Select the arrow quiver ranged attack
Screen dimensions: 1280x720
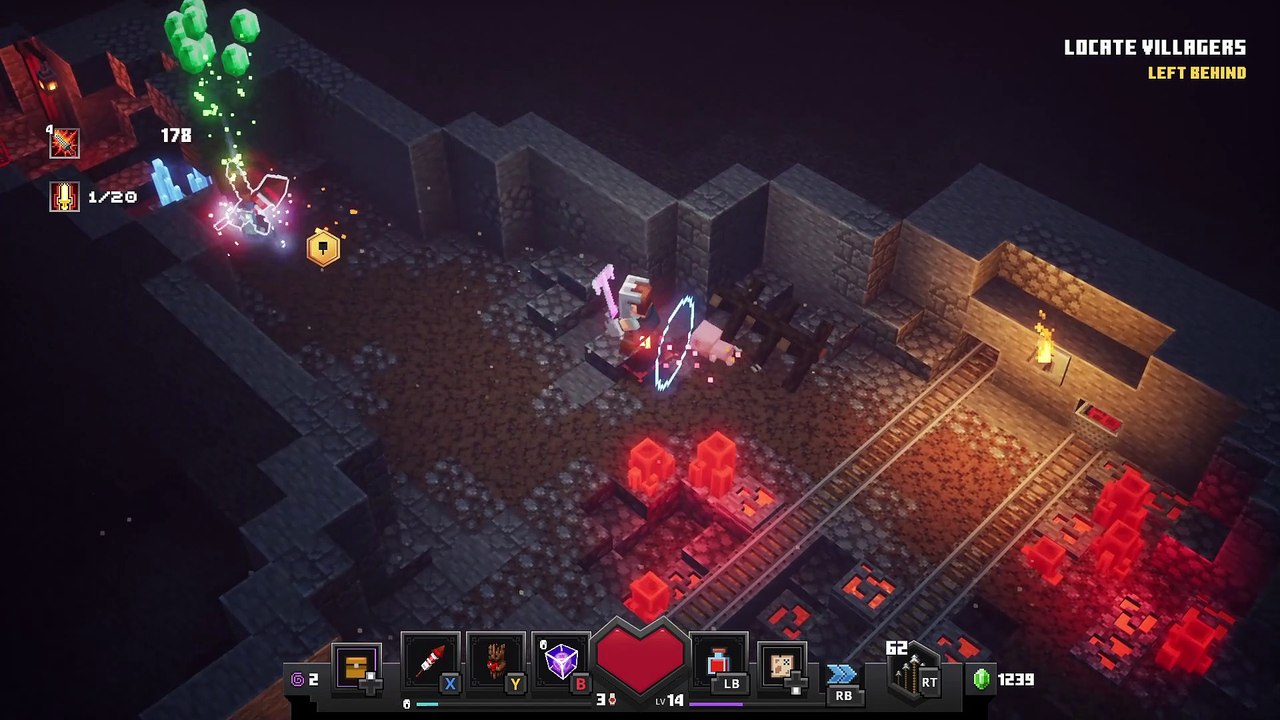(912, 674)
